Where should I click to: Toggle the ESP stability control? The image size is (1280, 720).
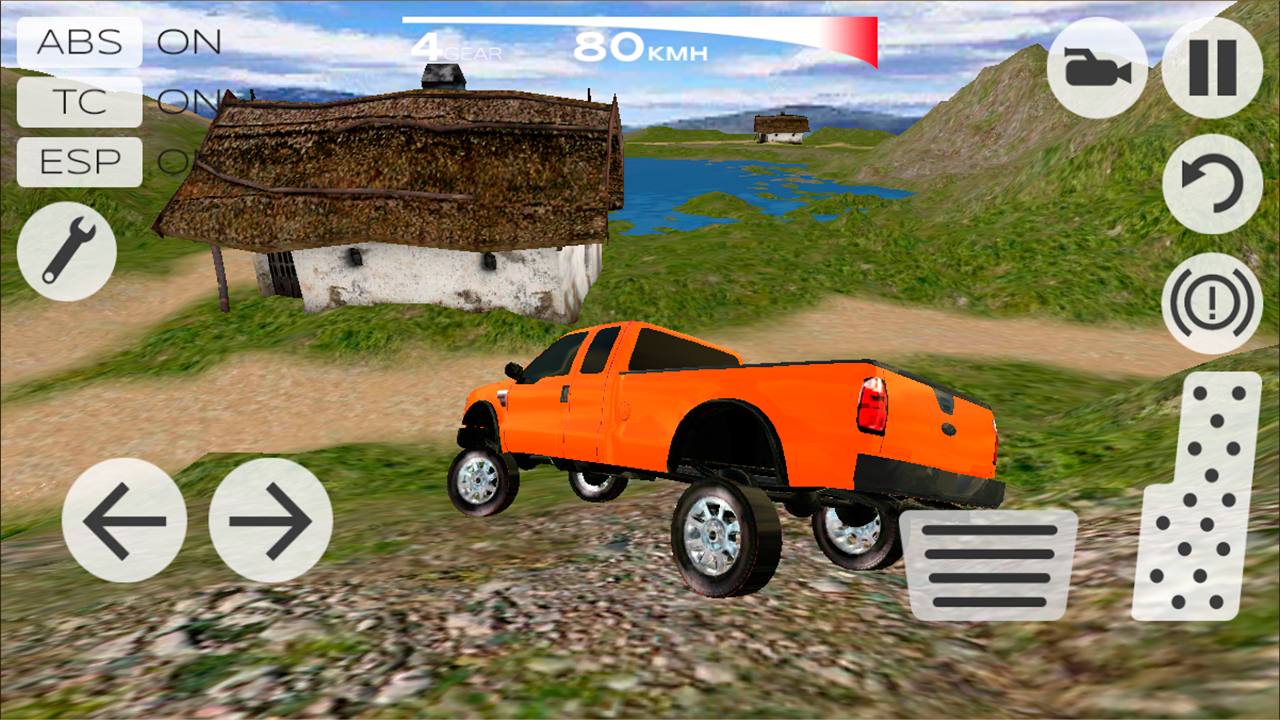tap(80, 162)
